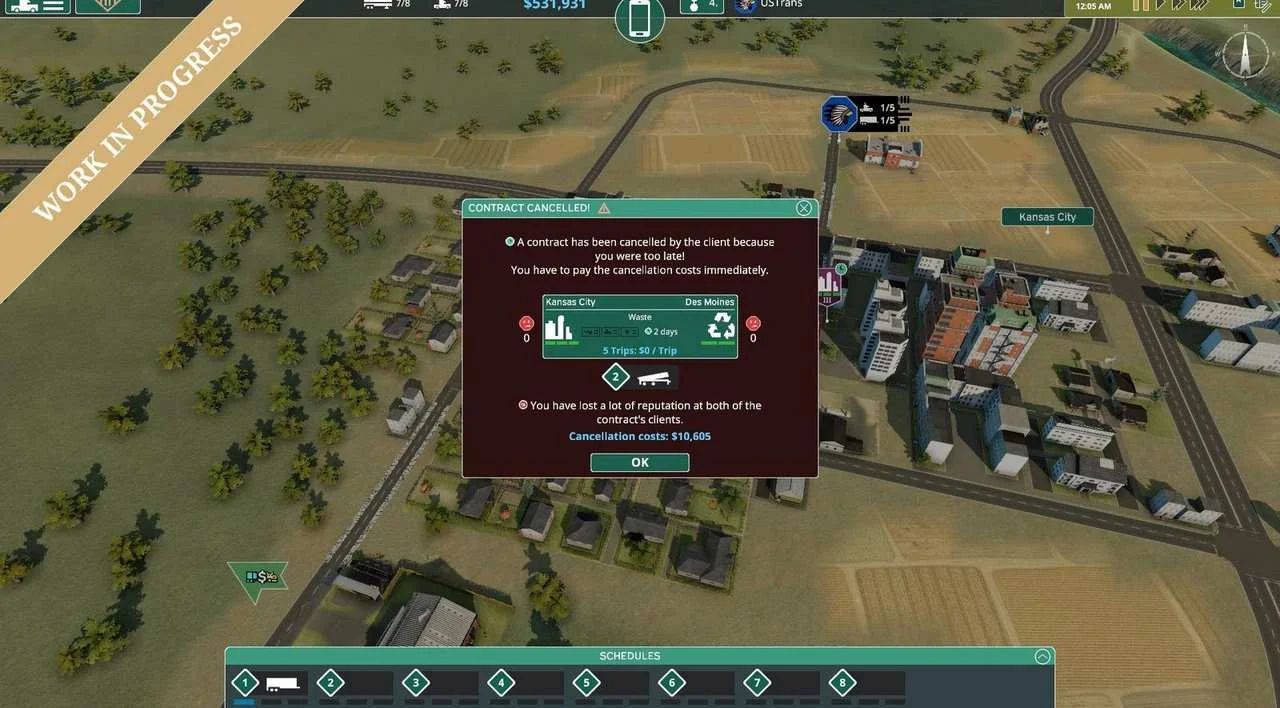The width and height of the screenshot is (1280, 708).
Task: Click the blue eagle company headquarters marker
Action: [x=839, y=115]
